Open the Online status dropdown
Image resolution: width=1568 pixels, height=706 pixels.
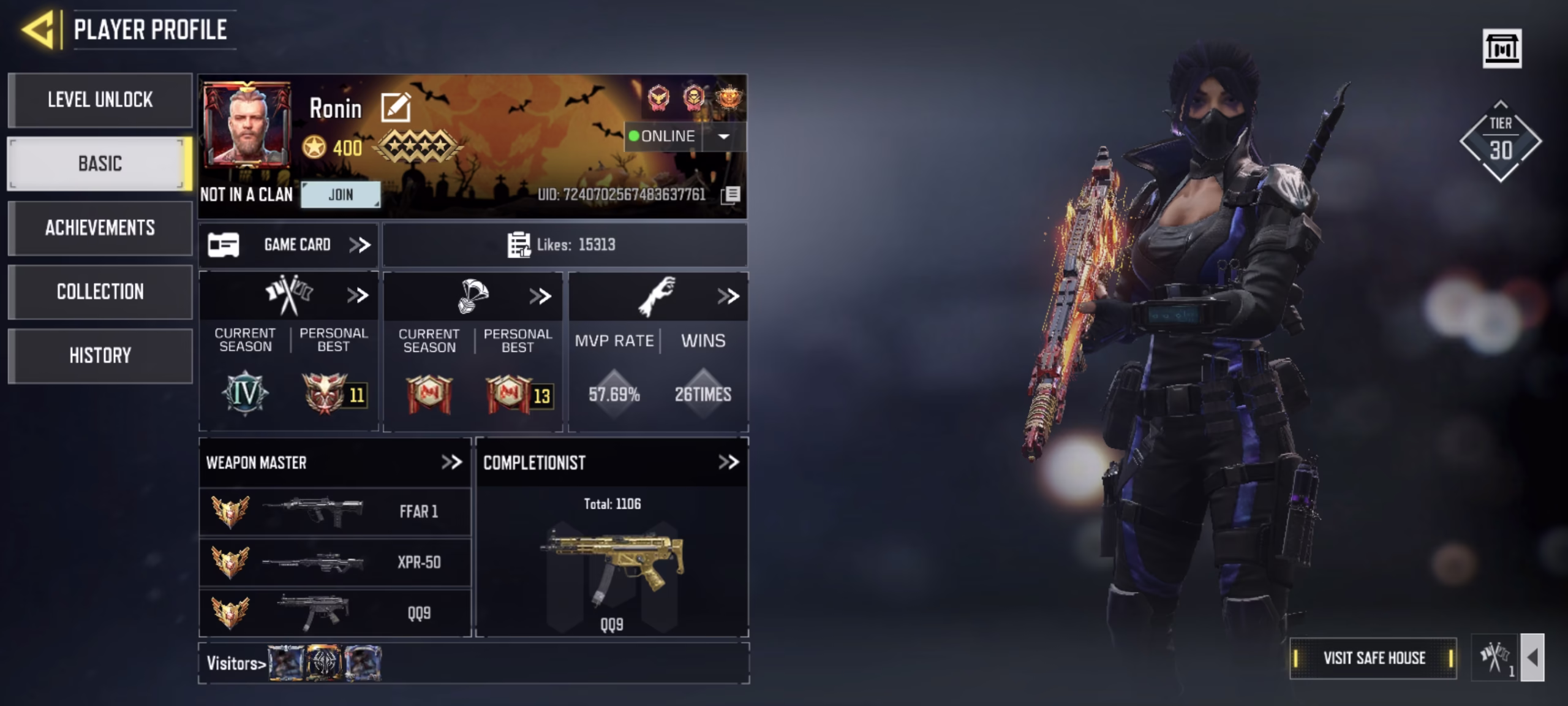coord(723,136)
